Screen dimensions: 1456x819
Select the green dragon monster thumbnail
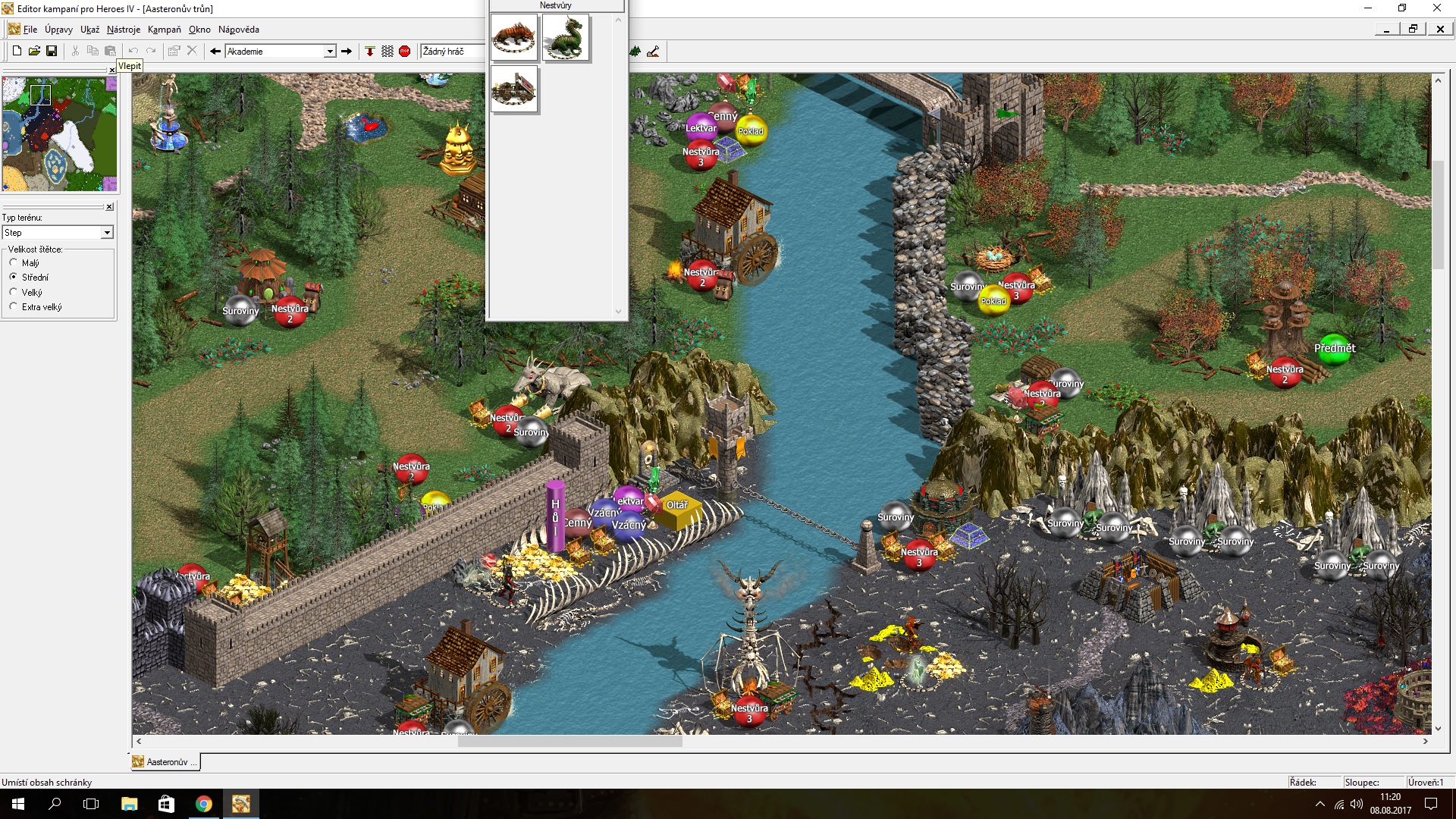click(566, 37)
